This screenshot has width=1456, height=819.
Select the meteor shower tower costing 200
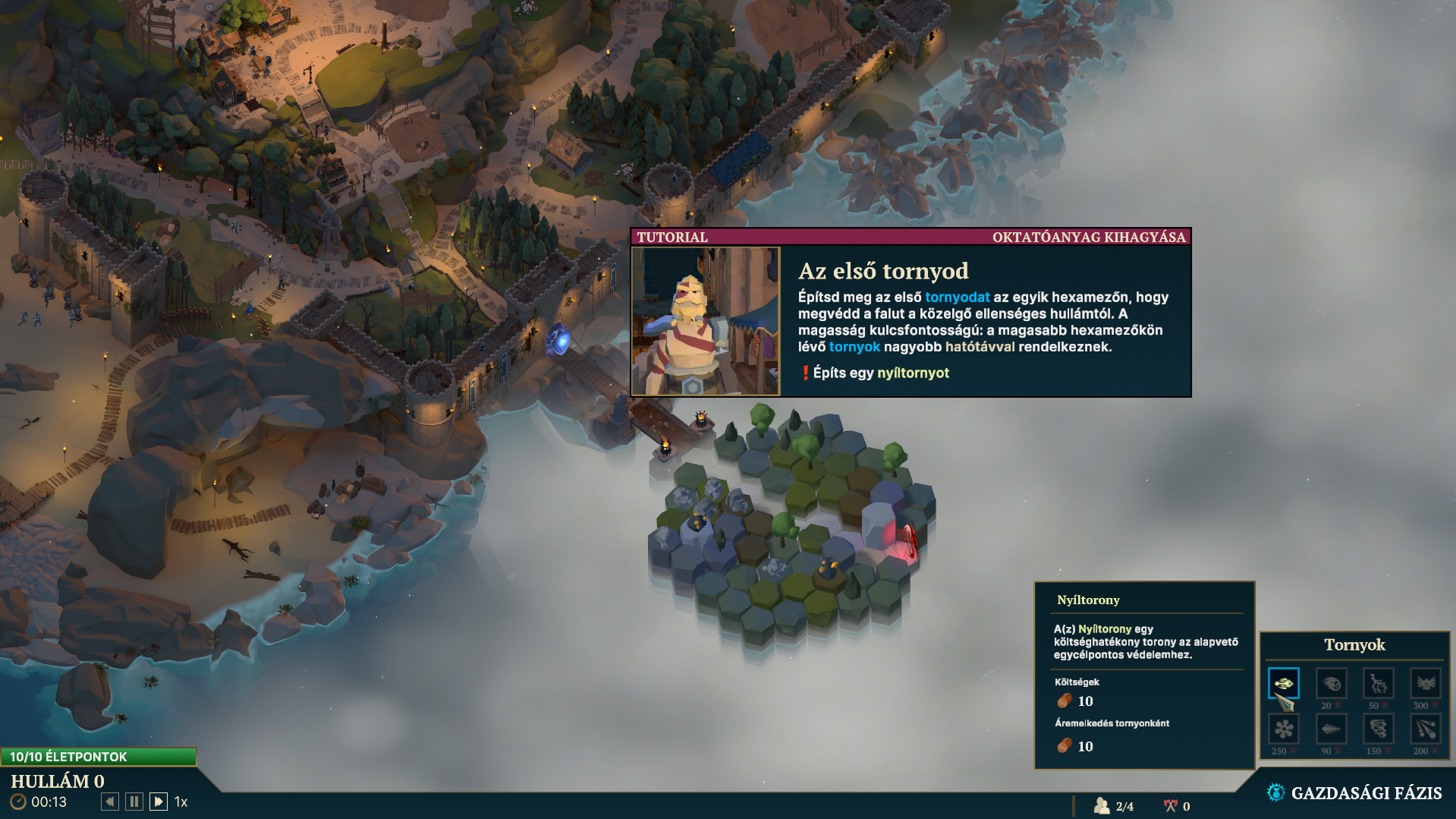point(1425,729)
